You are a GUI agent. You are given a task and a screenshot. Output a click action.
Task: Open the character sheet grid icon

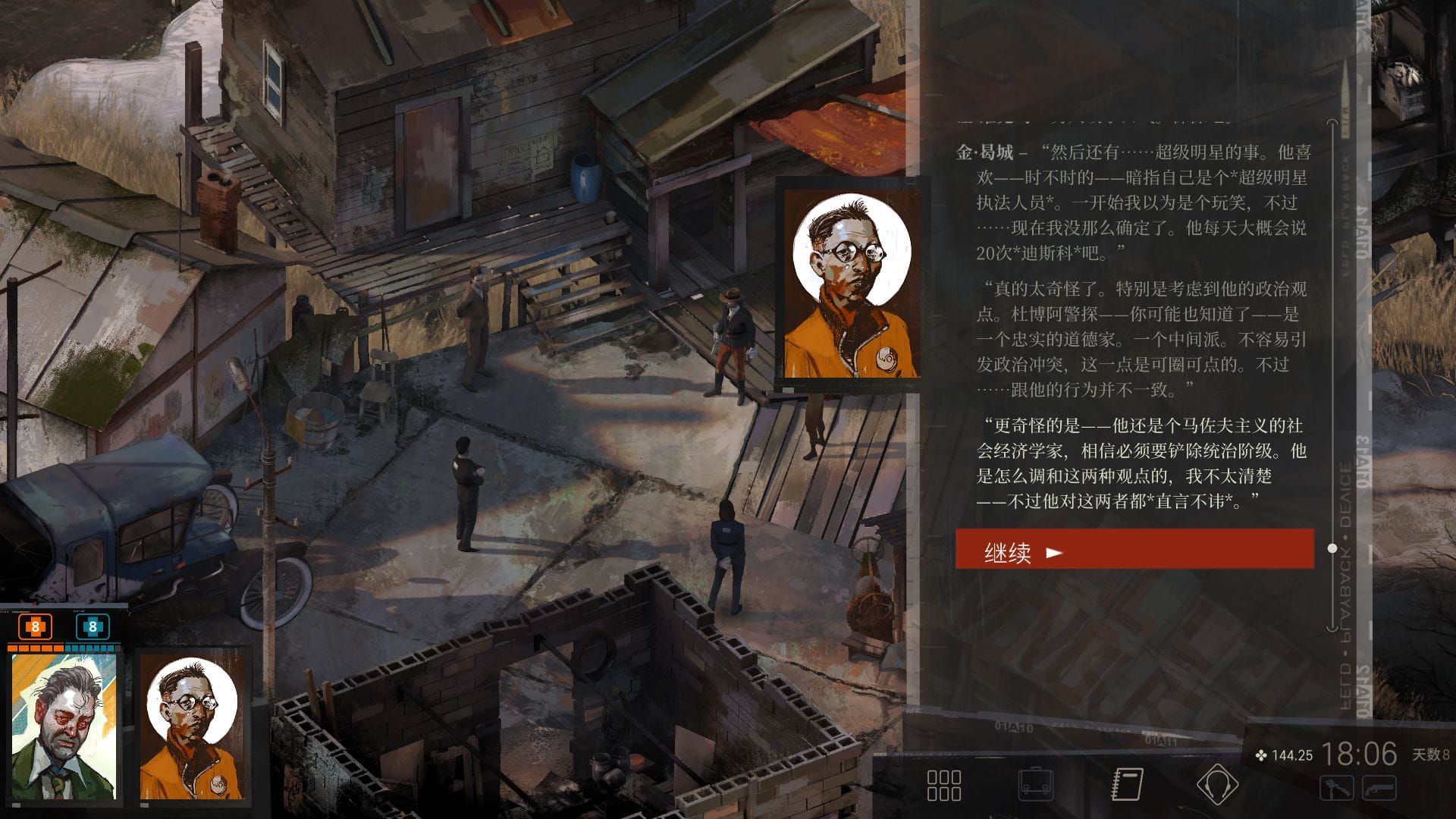pyautogui.click(x=943, y=785)
